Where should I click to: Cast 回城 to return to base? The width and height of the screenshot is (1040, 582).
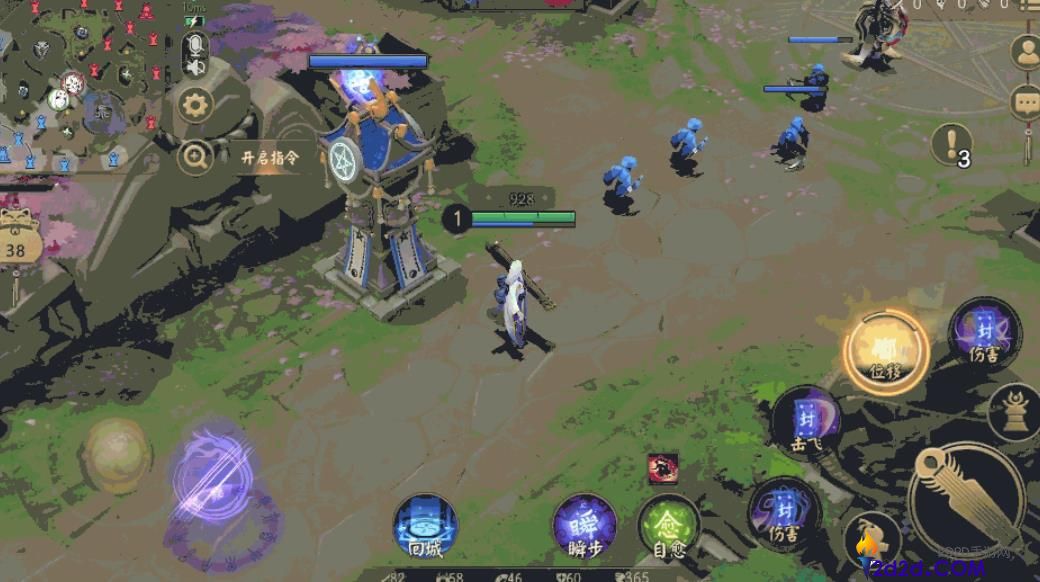point(426,526)
